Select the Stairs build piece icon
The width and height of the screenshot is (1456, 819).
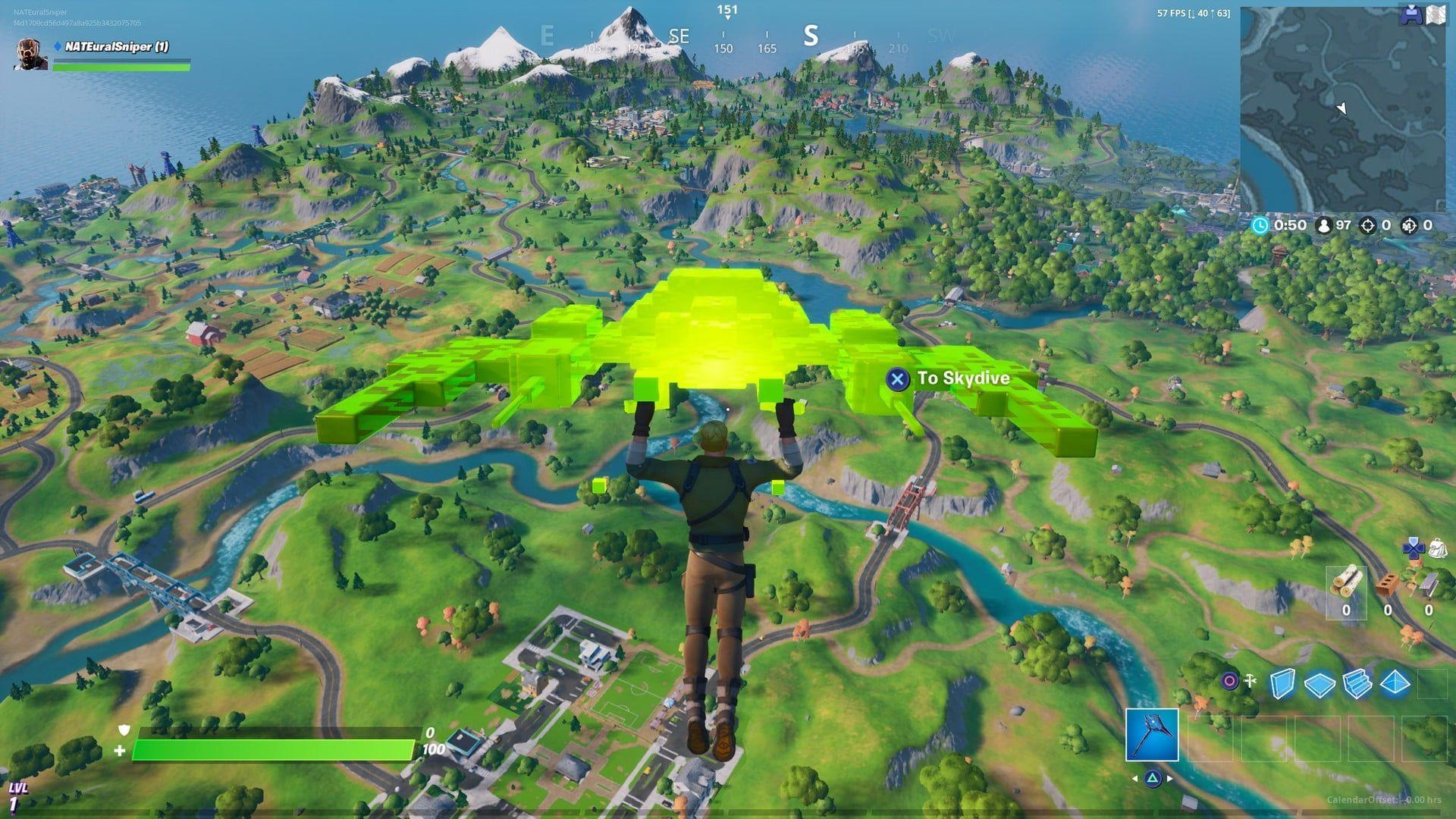point(1358,682)
